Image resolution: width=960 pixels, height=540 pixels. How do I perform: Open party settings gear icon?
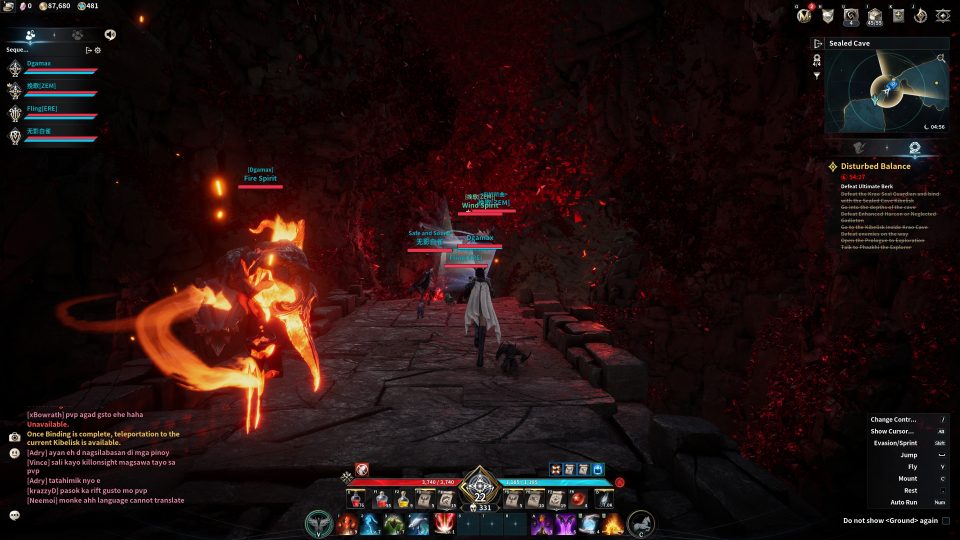pos(97,50)
